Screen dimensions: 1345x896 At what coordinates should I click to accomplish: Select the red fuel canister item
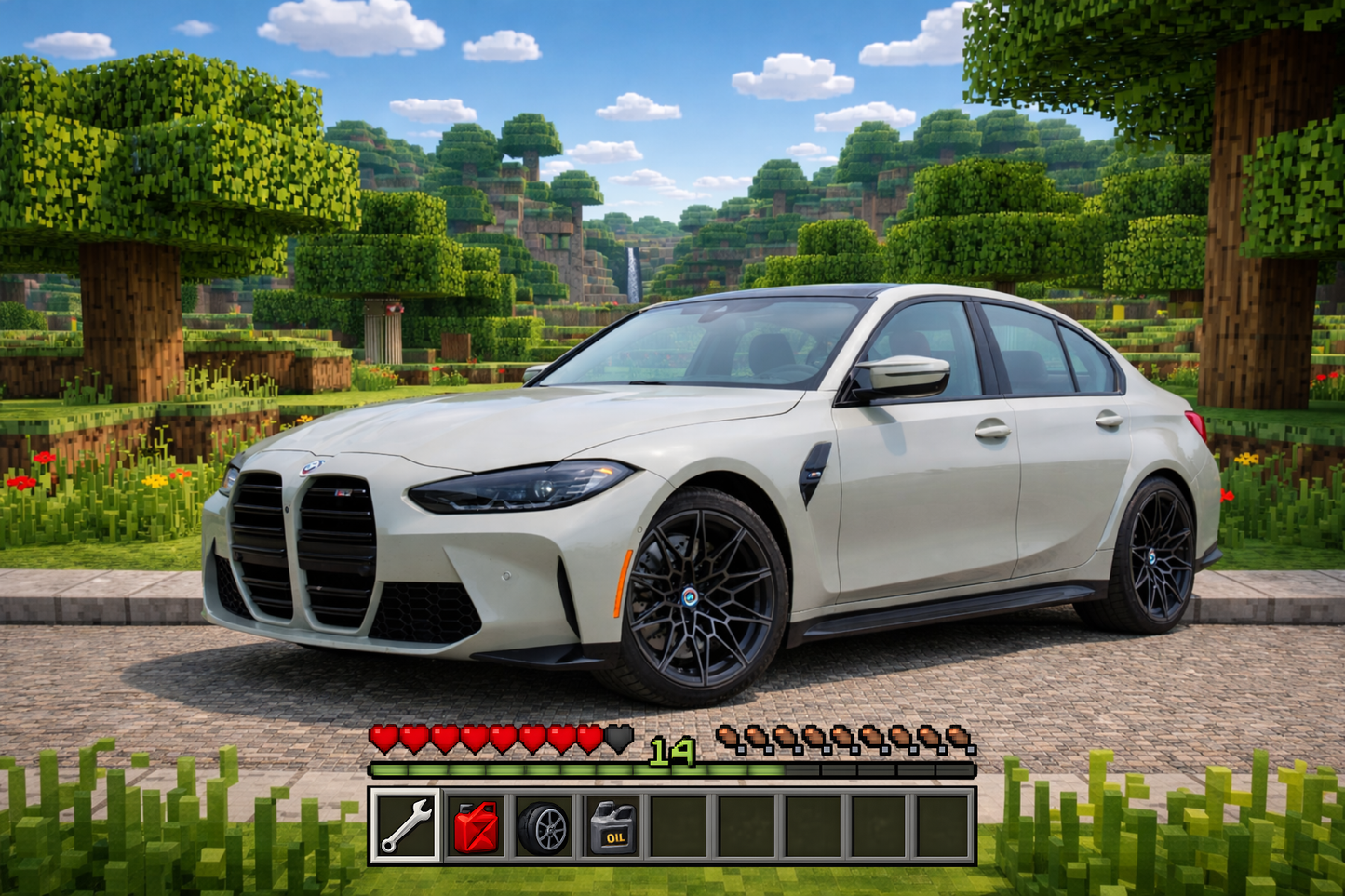(477, 826)
